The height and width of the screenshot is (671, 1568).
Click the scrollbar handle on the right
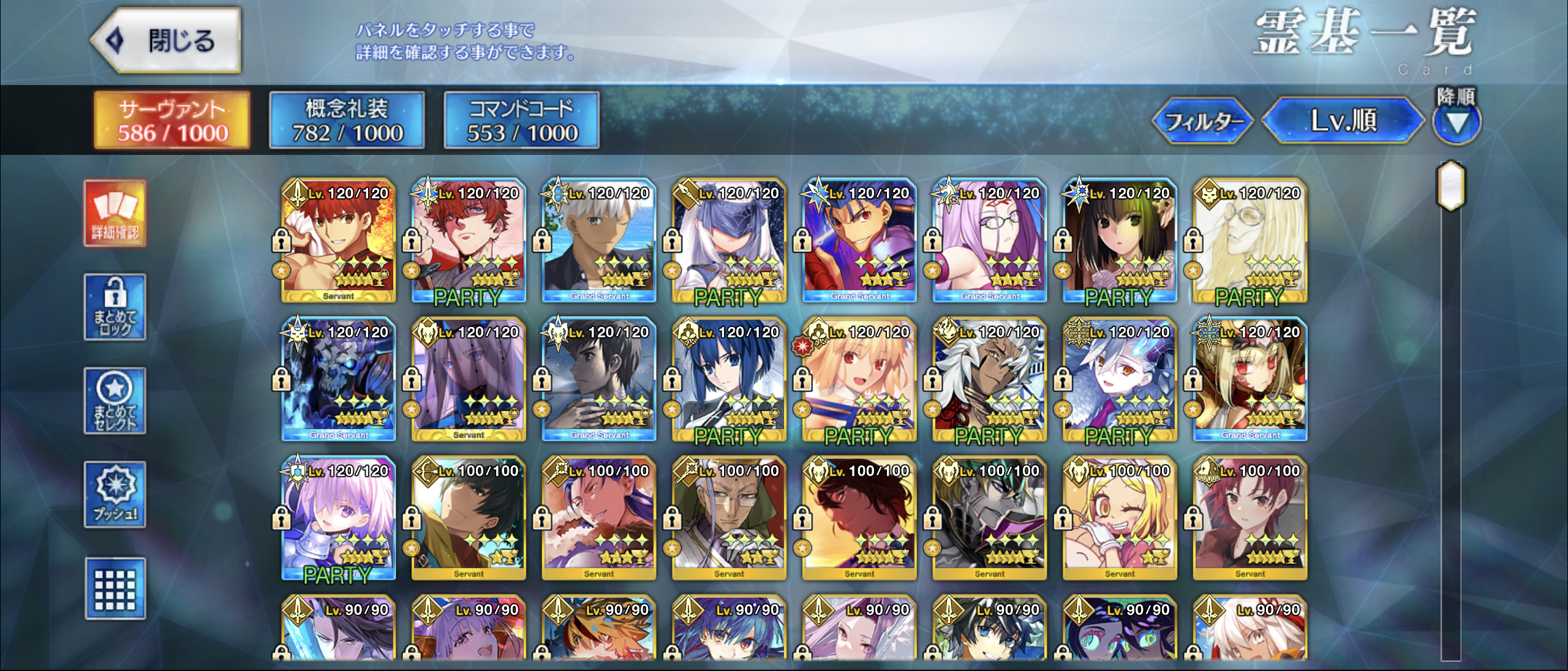pos(1450,186)
